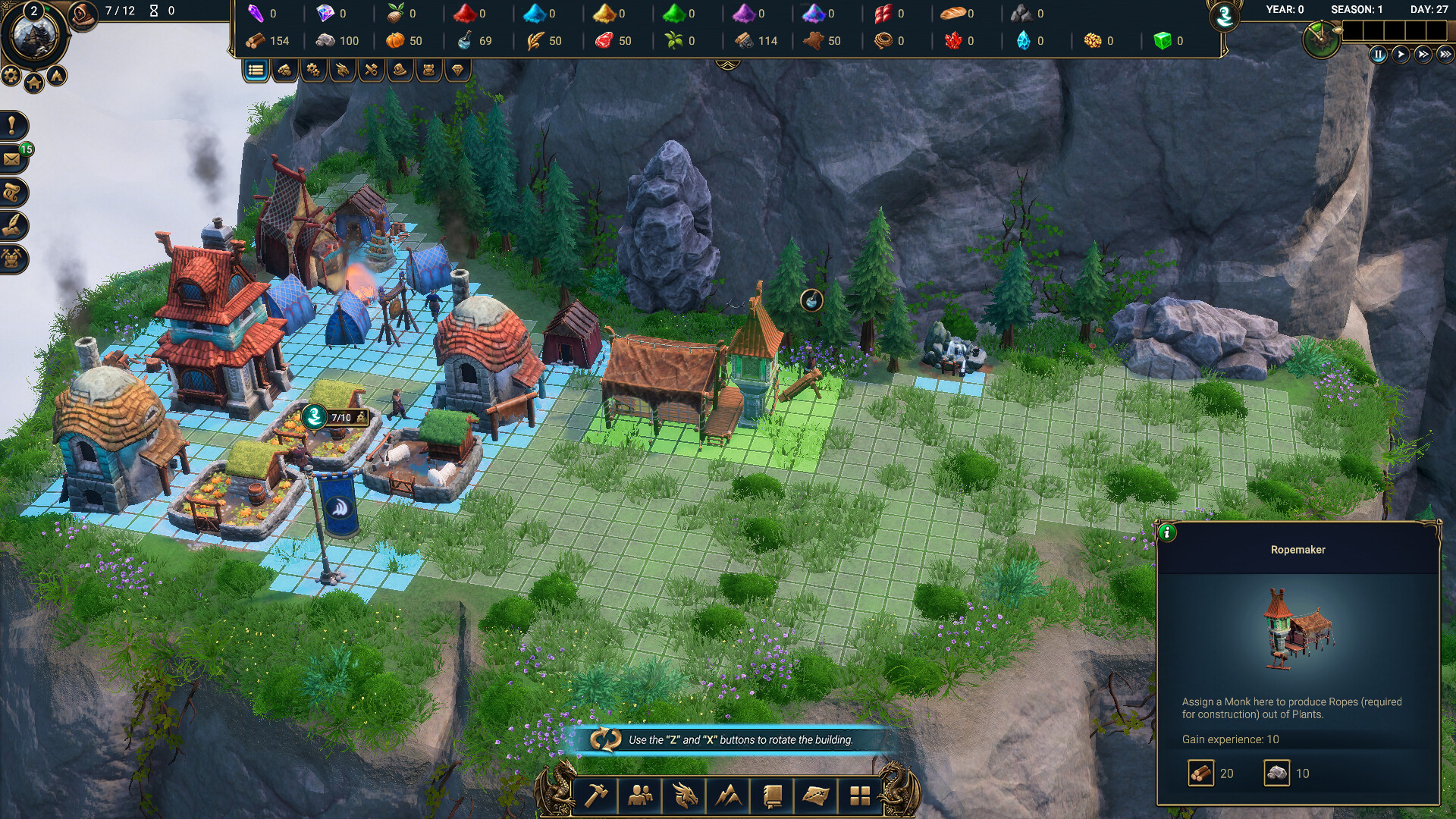Click the house icon below the portrait

[x=33, y=82]
